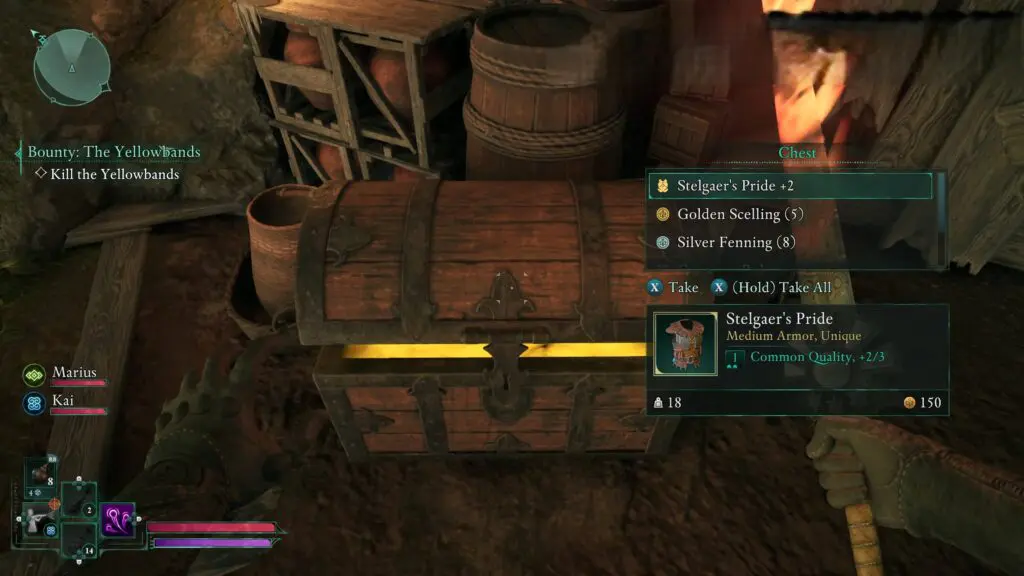Viewport: 1024px width, 576px height.
Task: Open the circular minimap
Action: click(x=71, y=67)
